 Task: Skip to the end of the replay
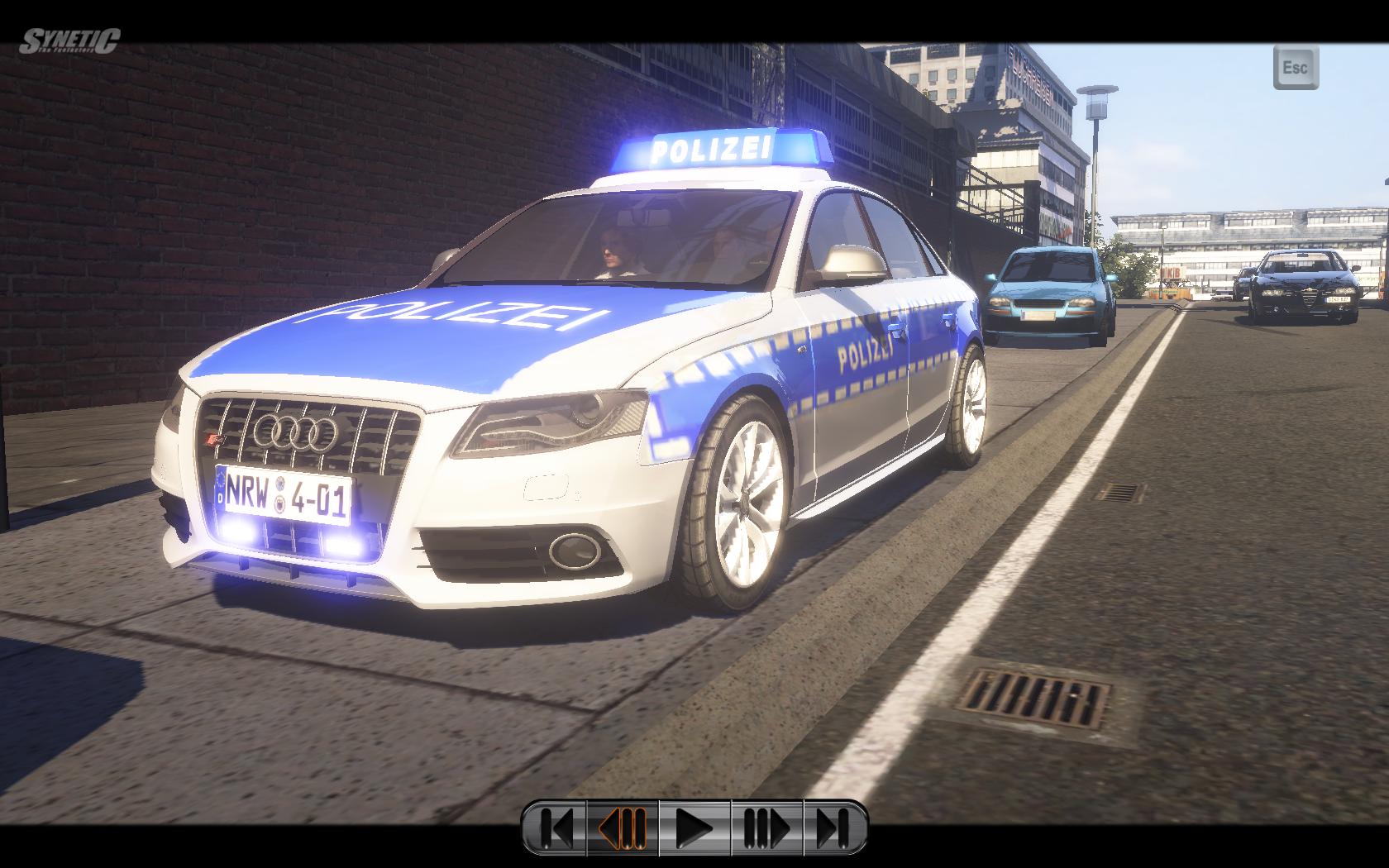[834, 827]
